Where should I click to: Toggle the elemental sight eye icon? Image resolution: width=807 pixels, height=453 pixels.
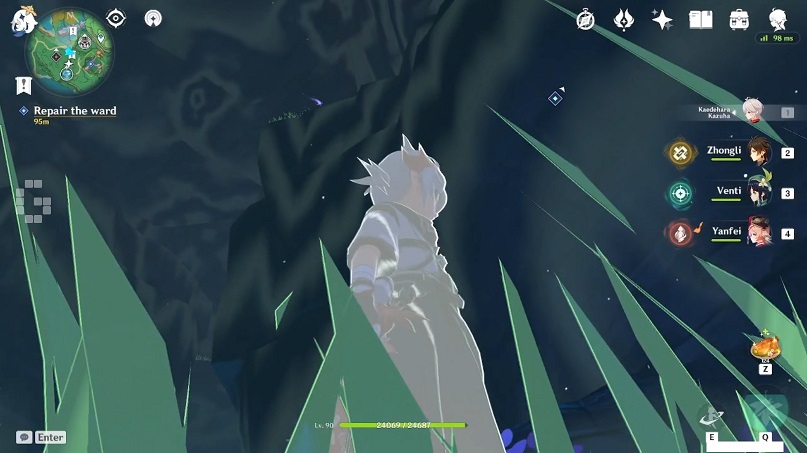tap(116, 18)
